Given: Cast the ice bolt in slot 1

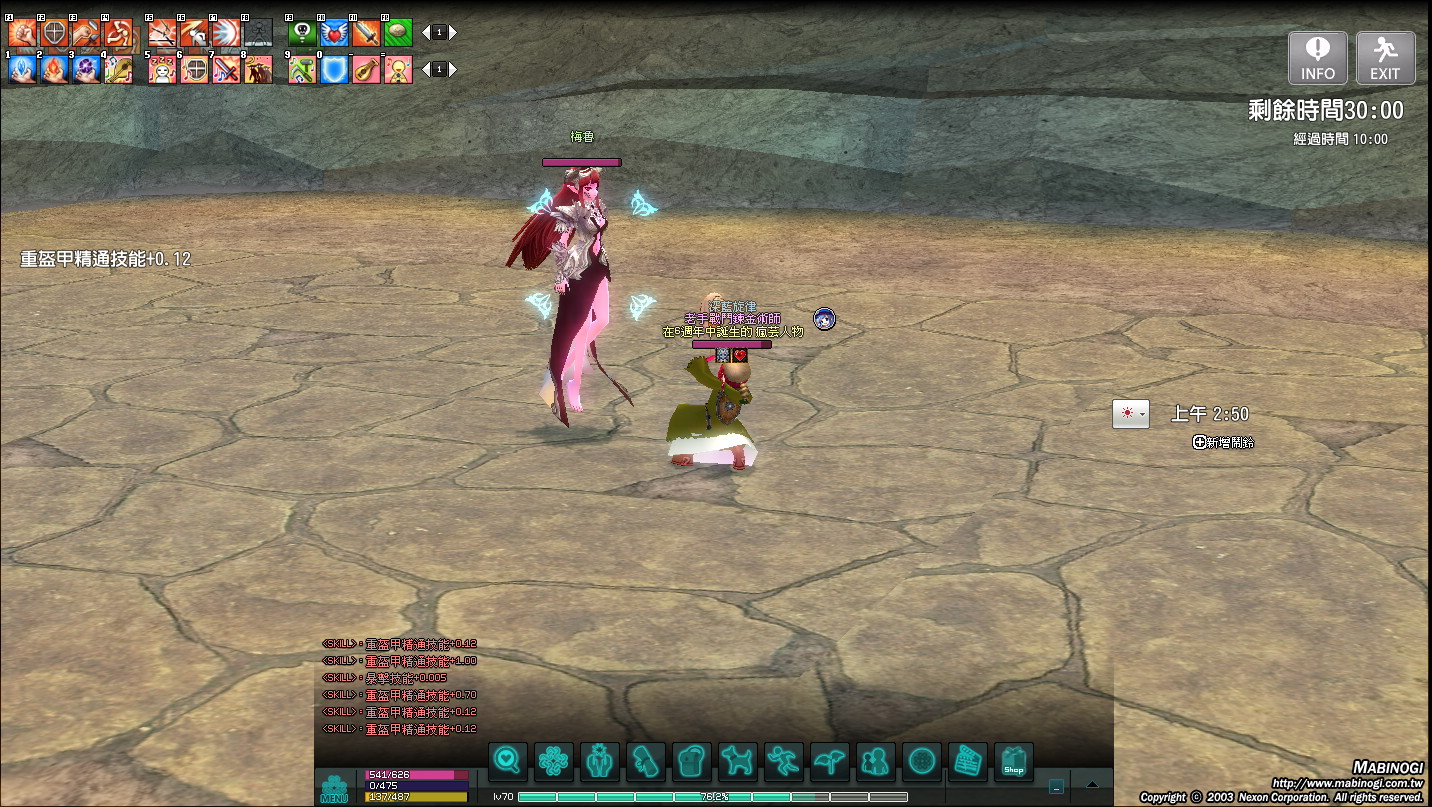Looking at the screenshot, I should (x=22, y=69).
